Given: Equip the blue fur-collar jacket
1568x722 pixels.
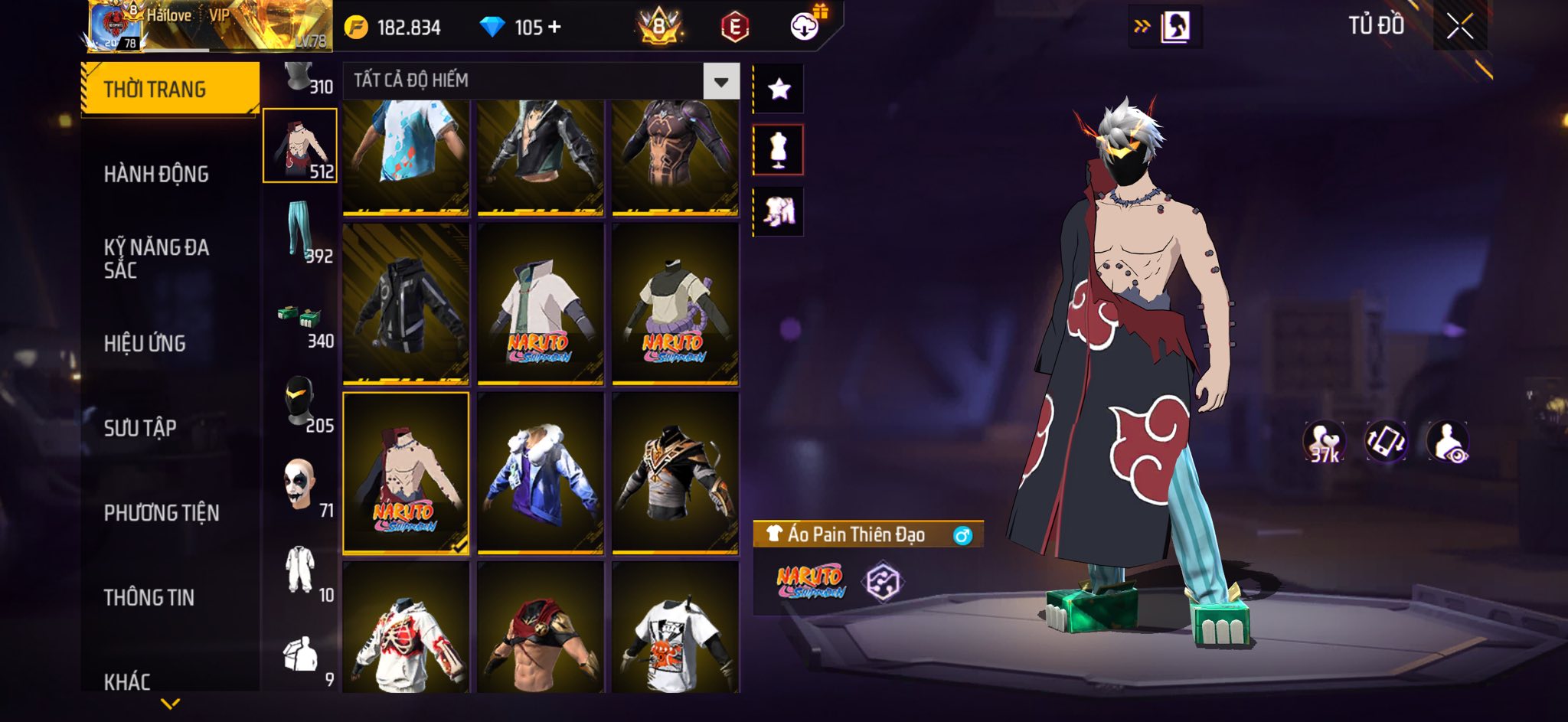Looking at the screenshot, I should coord(540,472).
